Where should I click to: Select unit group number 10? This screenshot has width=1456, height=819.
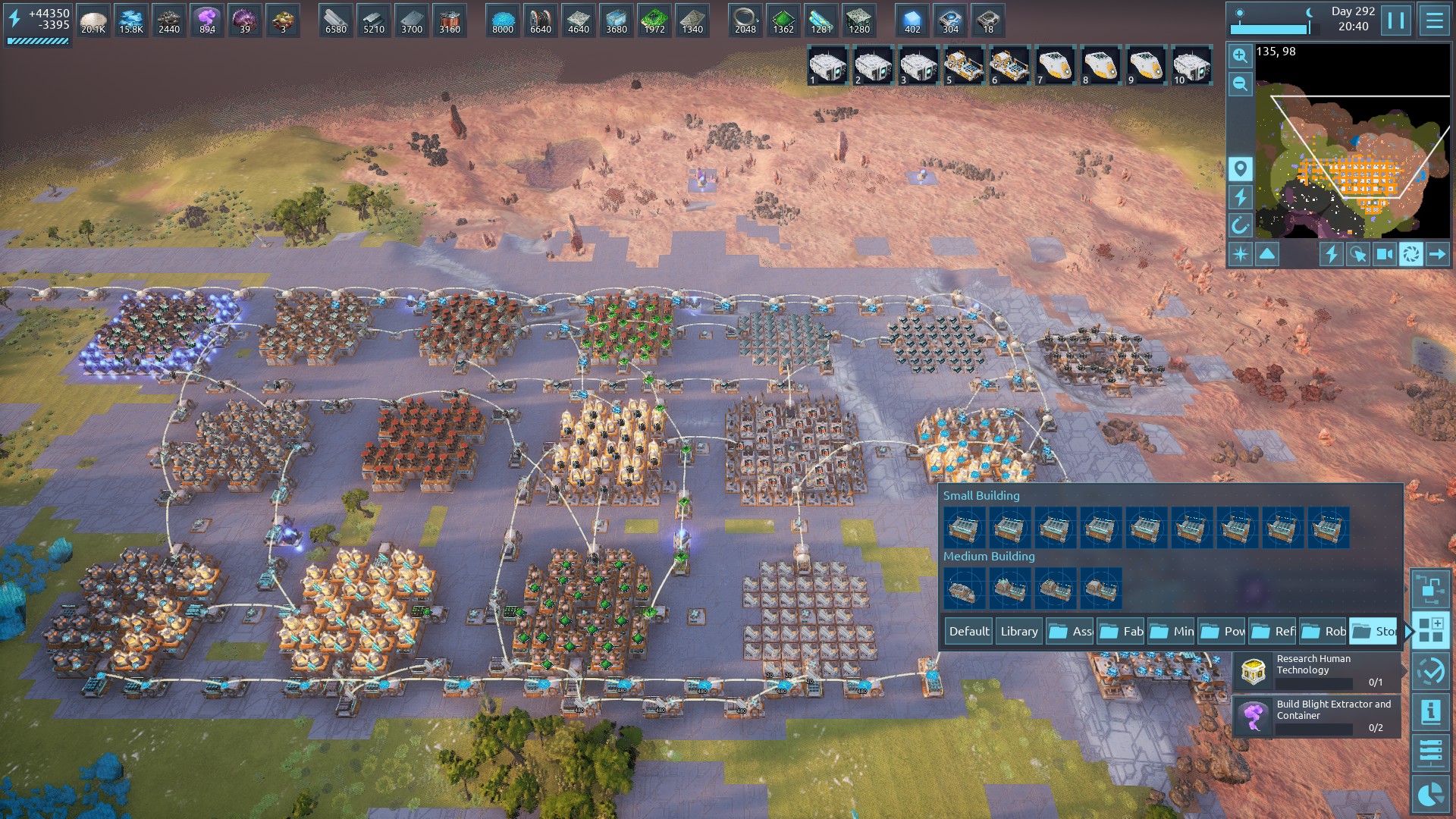(x=1191, y=66)
